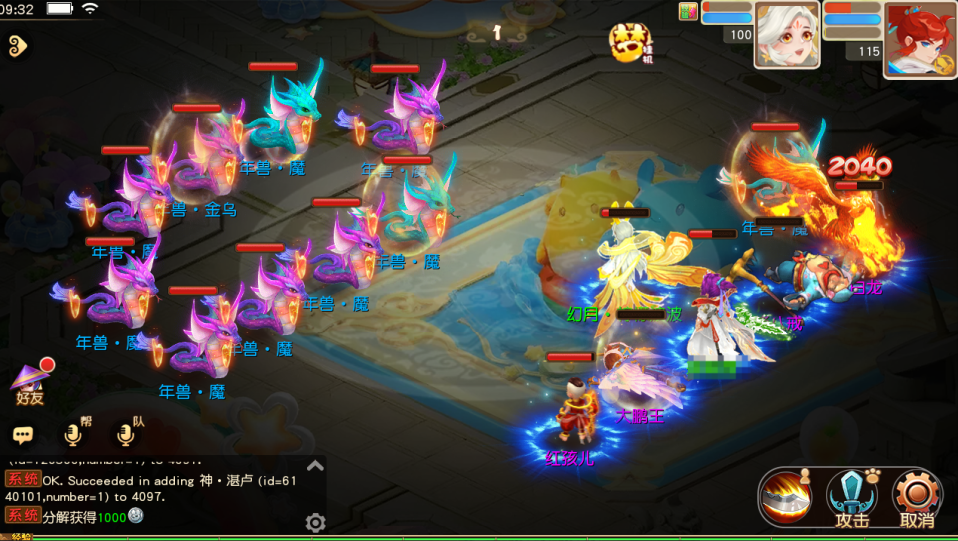
Task: Select the white-haired pet portrait
Action: pyautogui.click(x=786, y=34)
